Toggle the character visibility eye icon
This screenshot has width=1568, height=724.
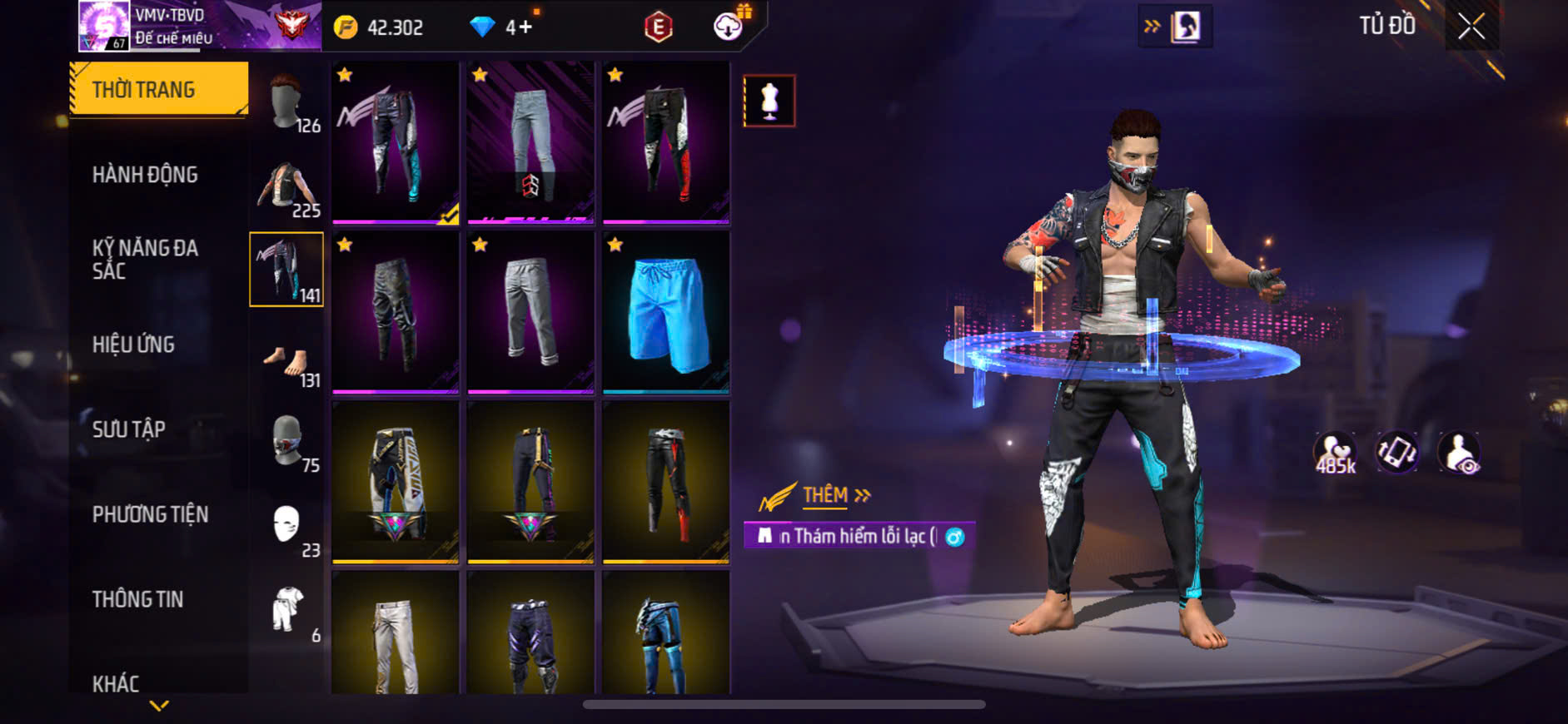pos(1460,454)
